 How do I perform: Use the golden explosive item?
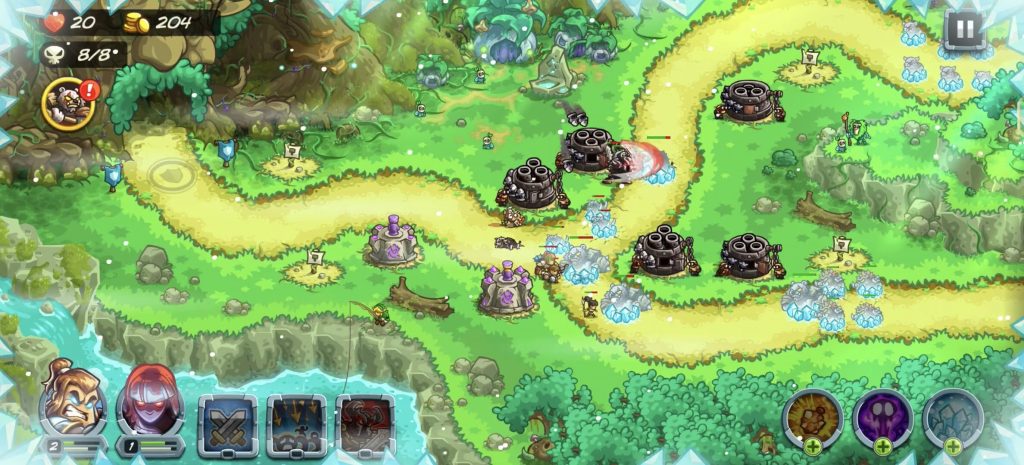tap(812, 420)
